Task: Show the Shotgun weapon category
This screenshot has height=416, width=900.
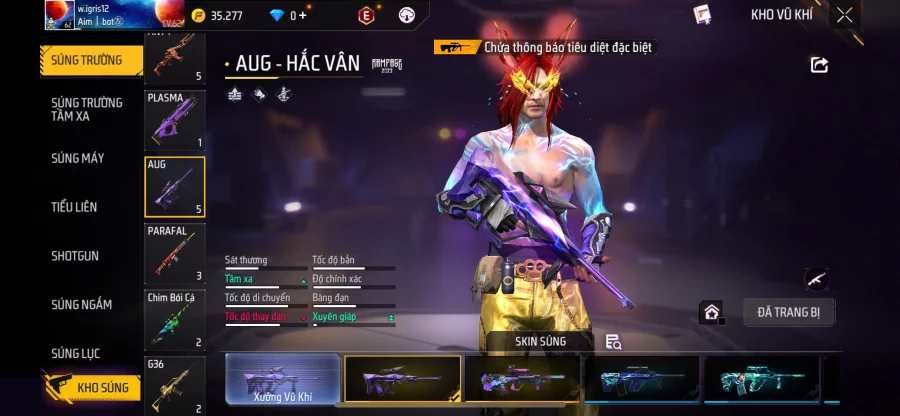Action: point(75,256)
